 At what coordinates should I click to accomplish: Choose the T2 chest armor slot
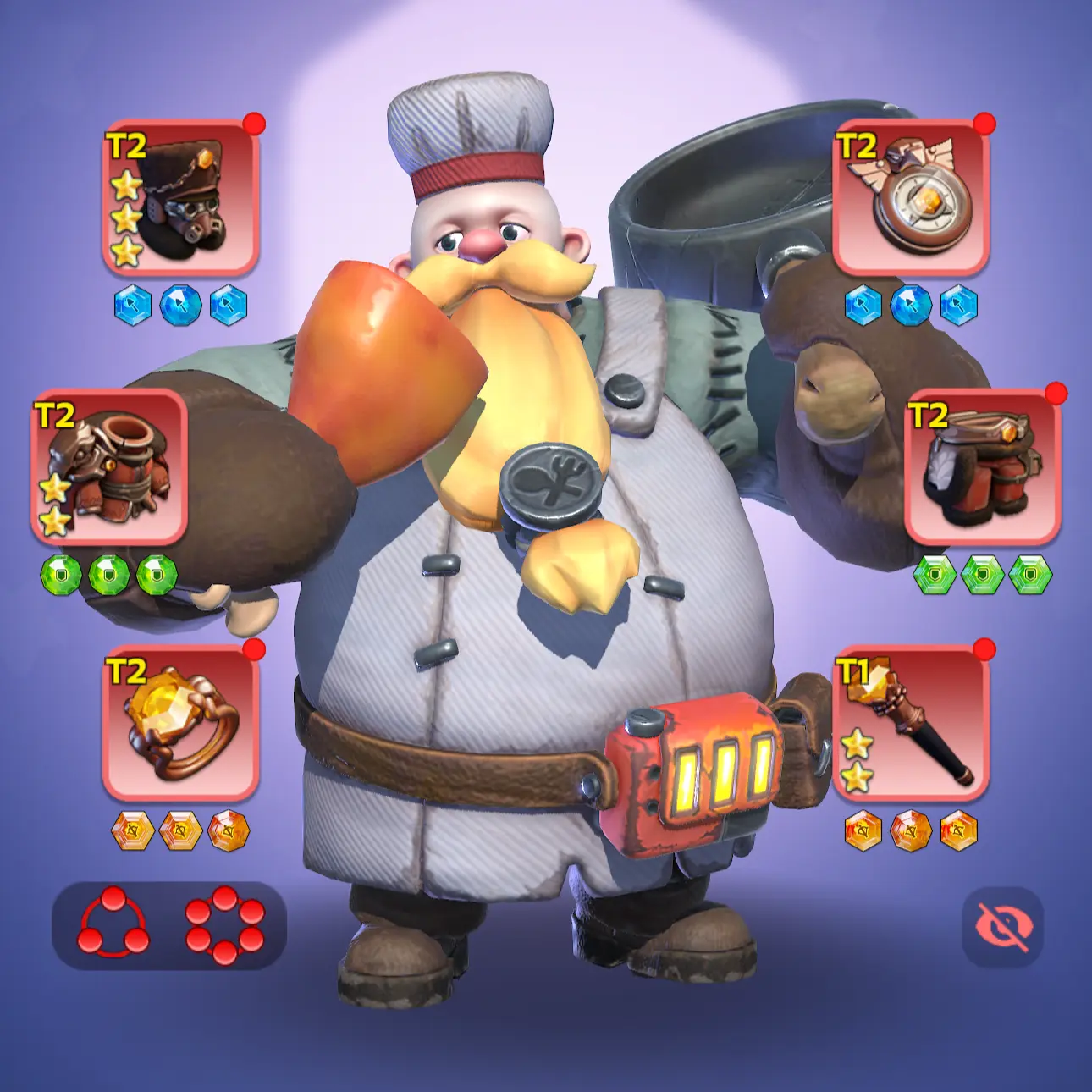pyautogui.click(x=109, y=466)
